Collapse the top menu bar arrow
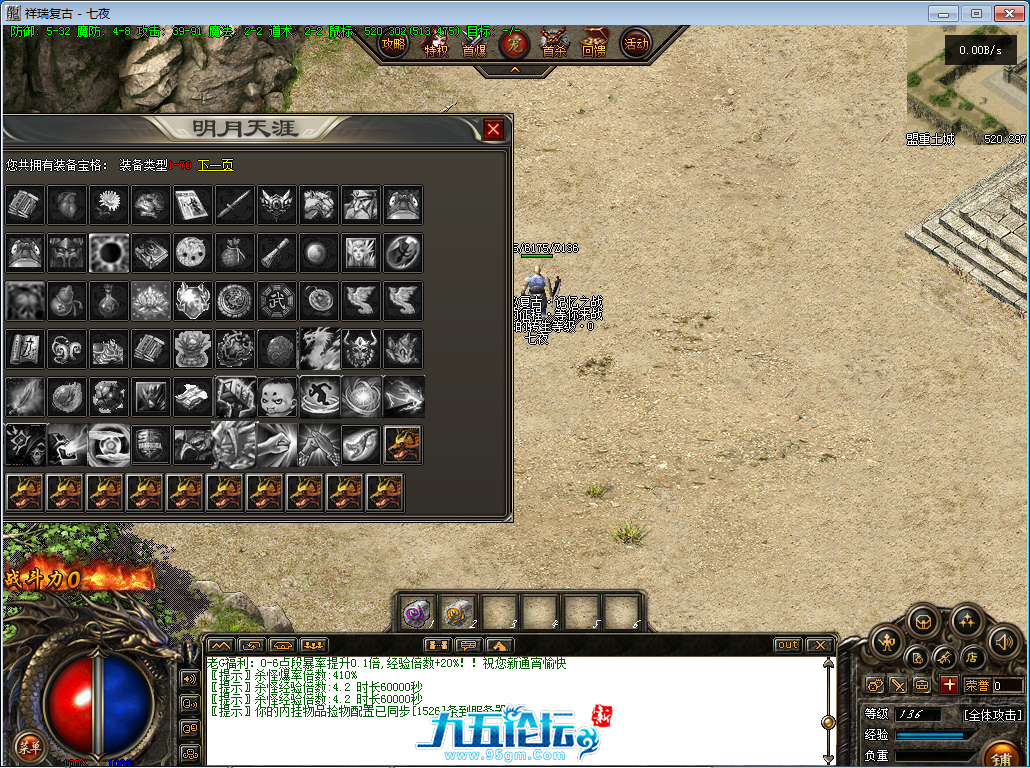Image resolution: width=1030 pixels, height=768 pixels. pos(514,70)
